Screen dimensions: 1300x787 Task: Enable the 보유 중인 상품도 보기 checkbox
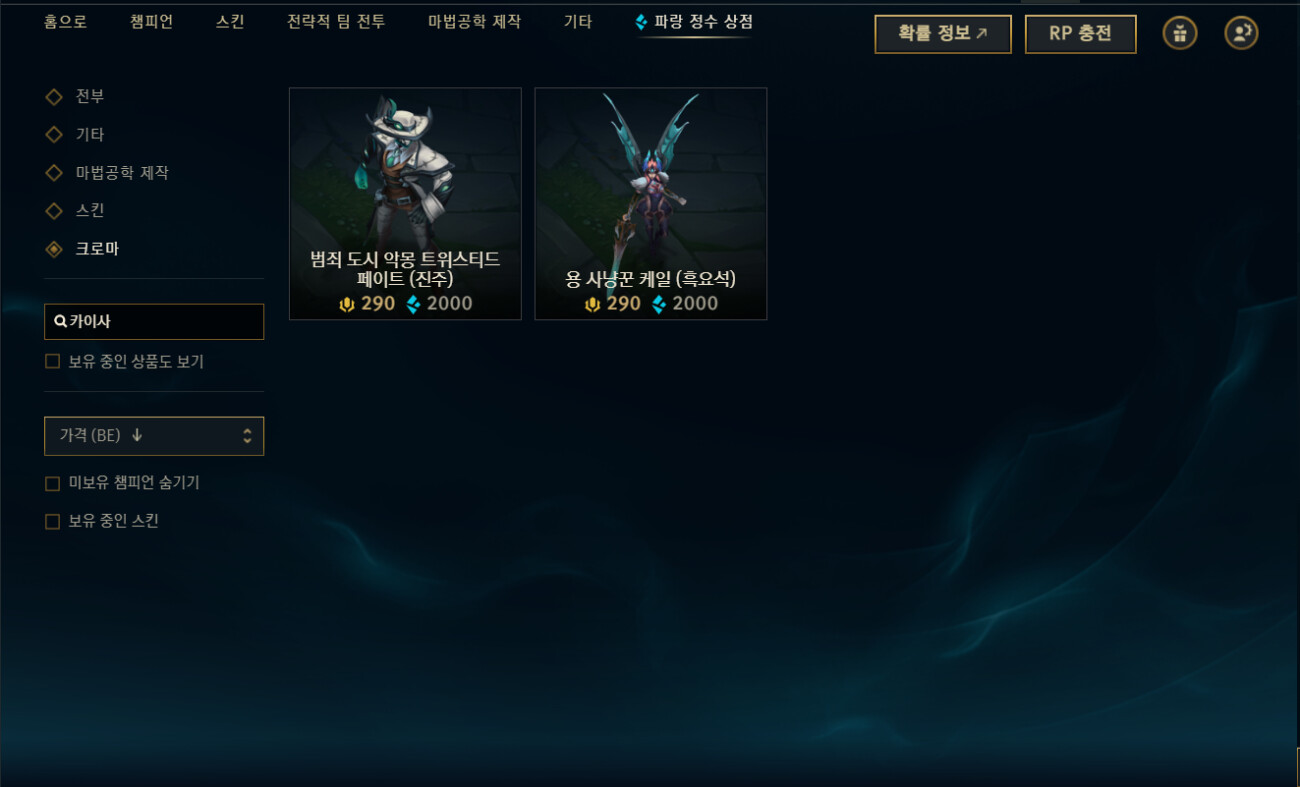[52, 361]
